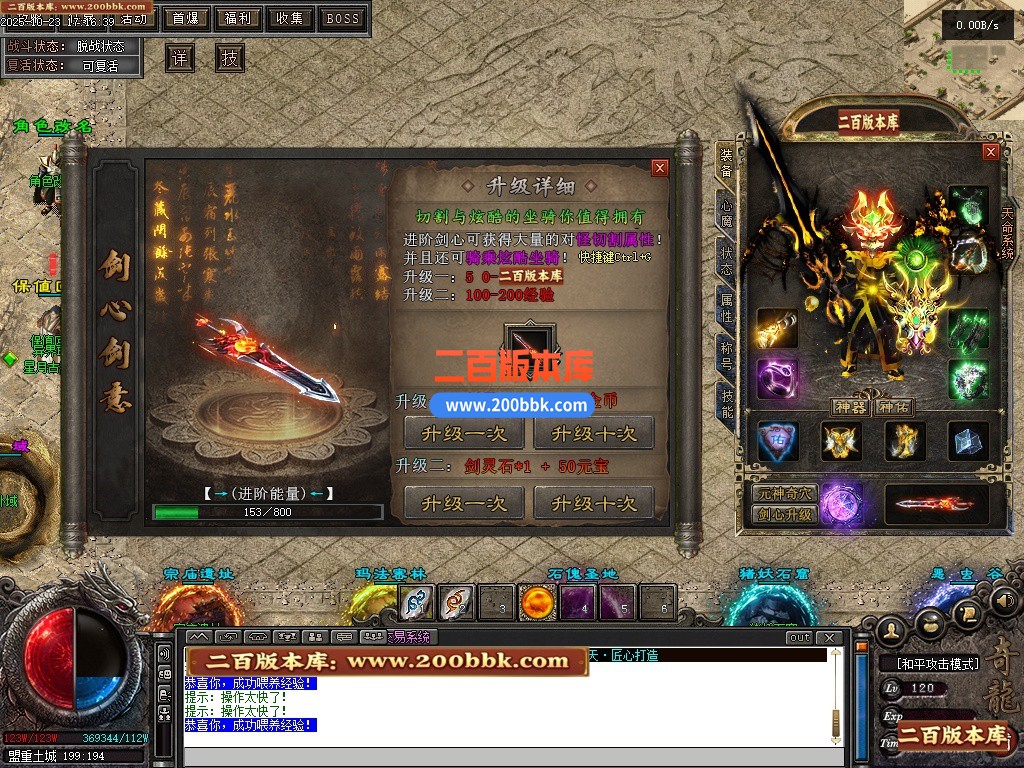Click the 神器 artifact button
The image size is (1024, 768).
(850, 407)
